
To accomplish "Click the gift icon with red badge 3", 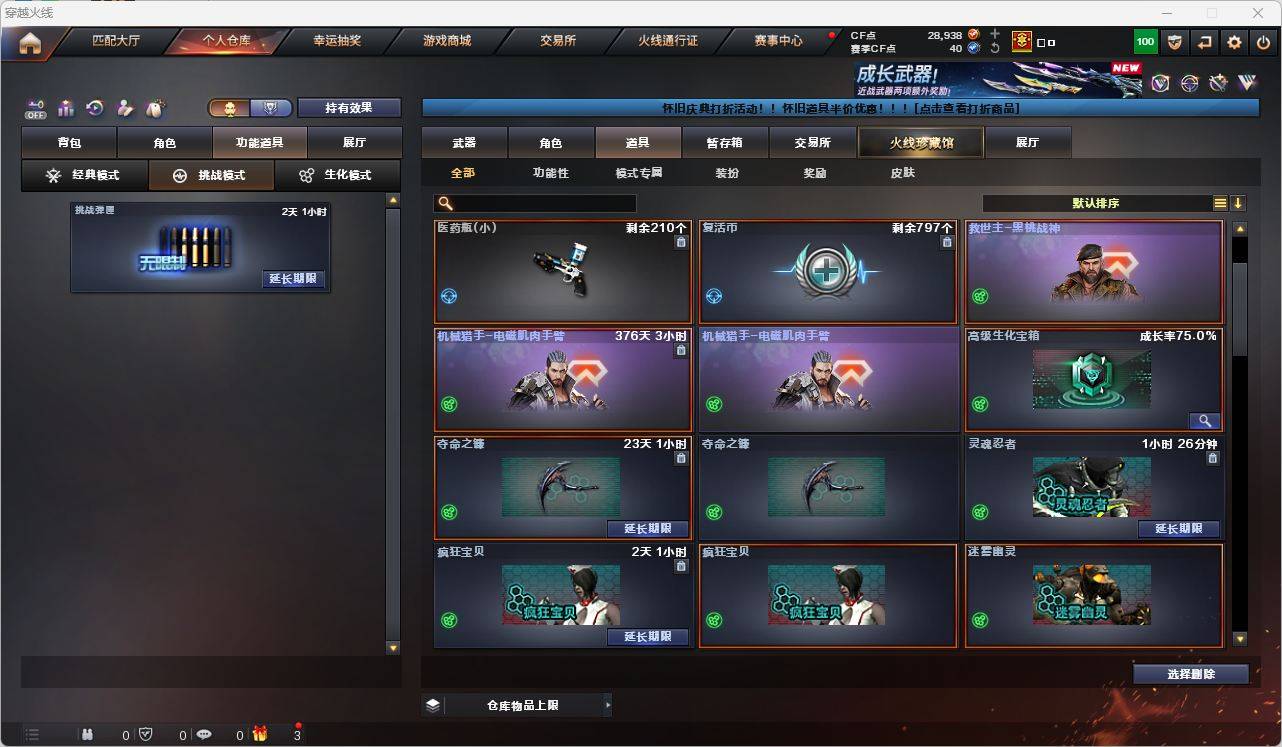I will [x=260, y=733].
